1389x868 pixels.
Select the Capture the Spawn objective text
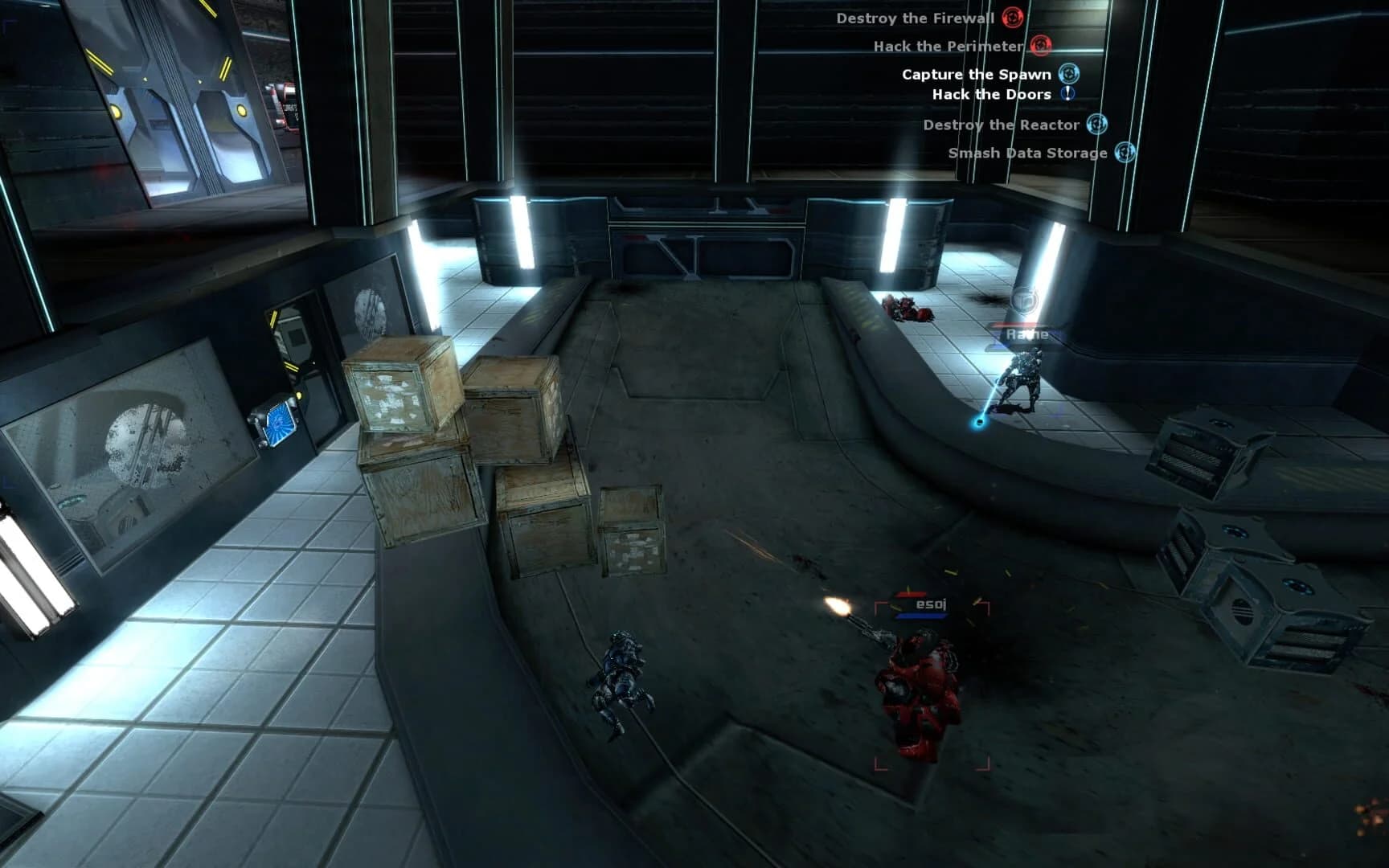point(977,74)
